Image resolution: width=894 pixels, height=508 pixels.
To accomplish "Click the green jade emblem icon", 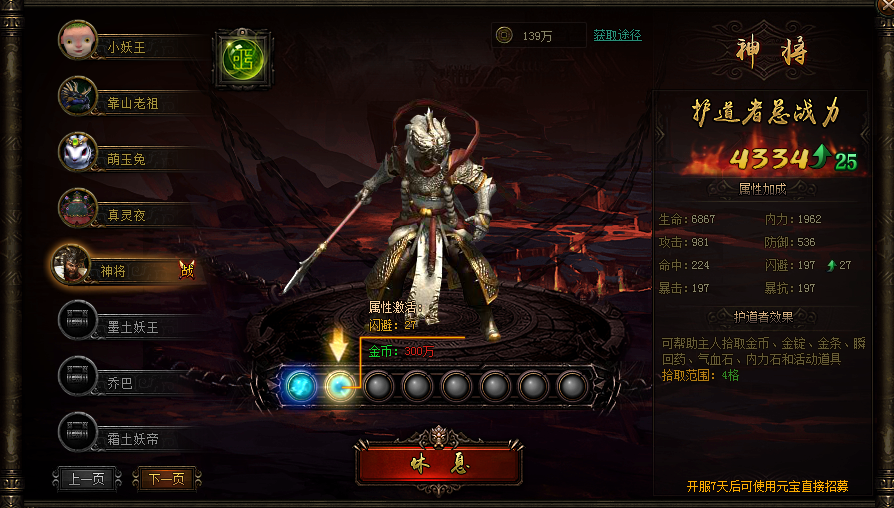I will coord(241,57).
